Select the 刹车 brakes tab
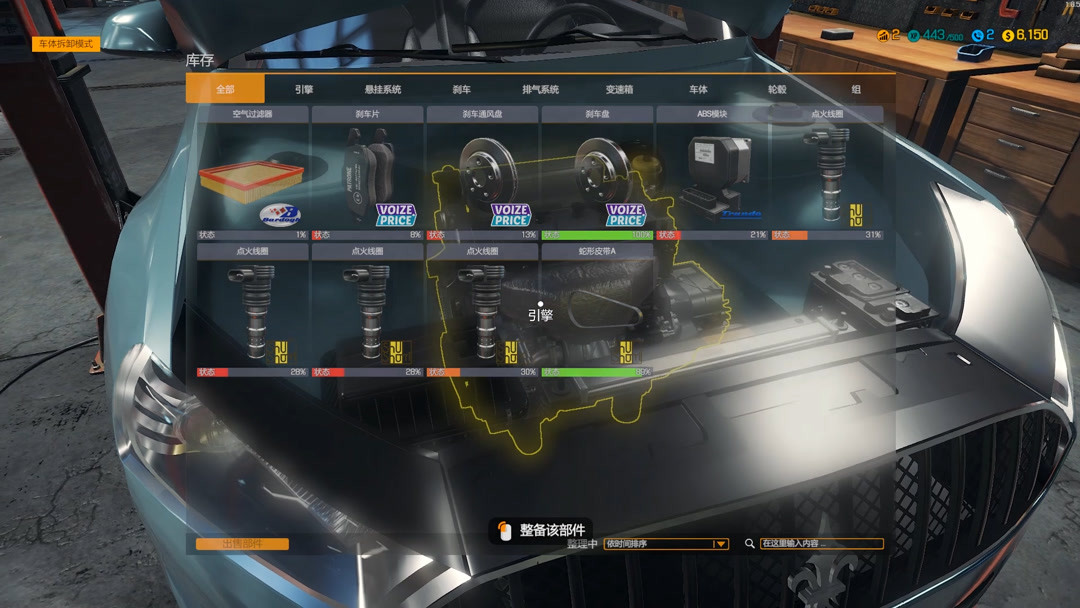The height and width of the screenshot is (608, 1080). click(462, 89)
